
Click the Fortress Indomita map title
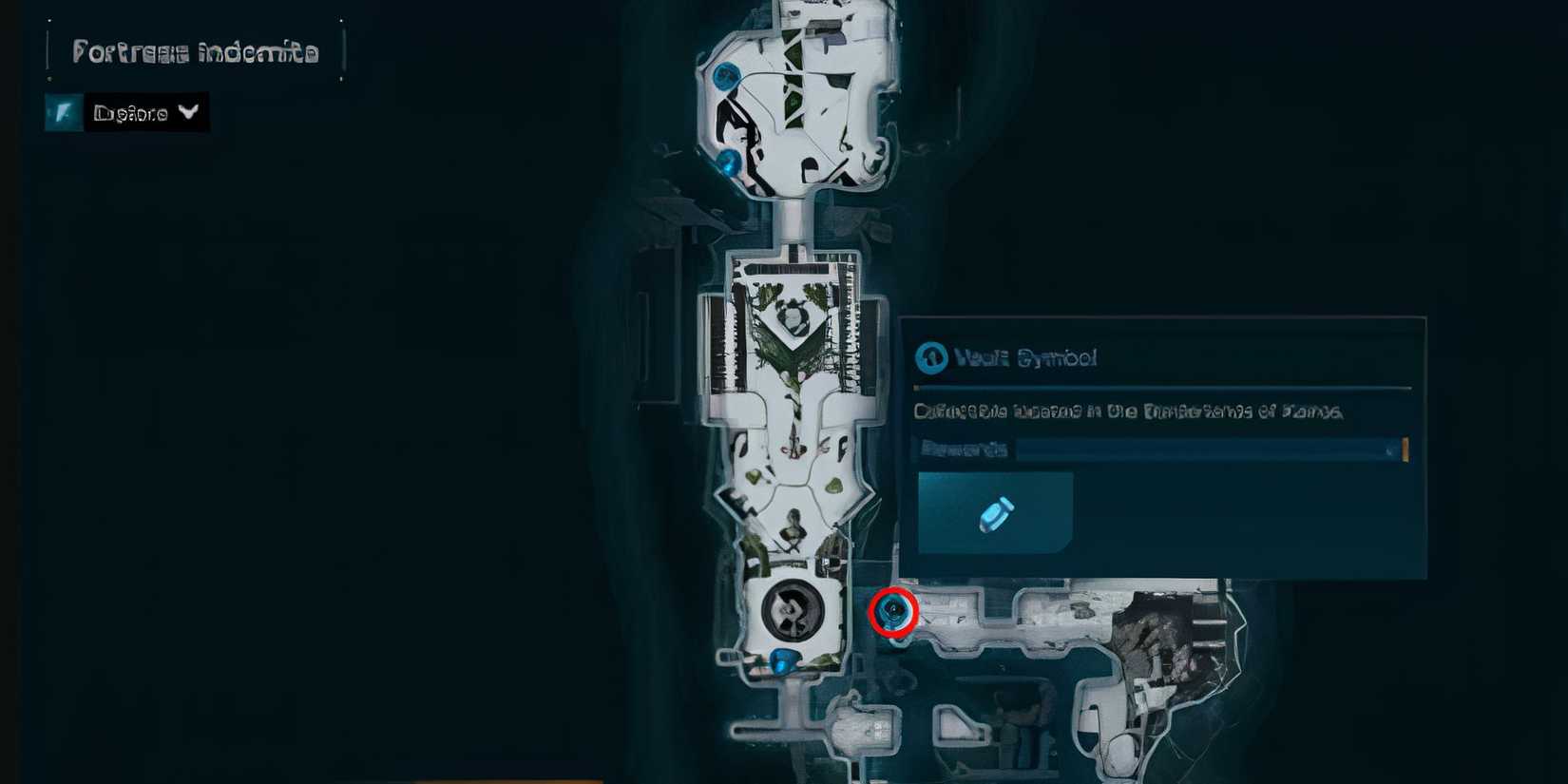[195, 52]
